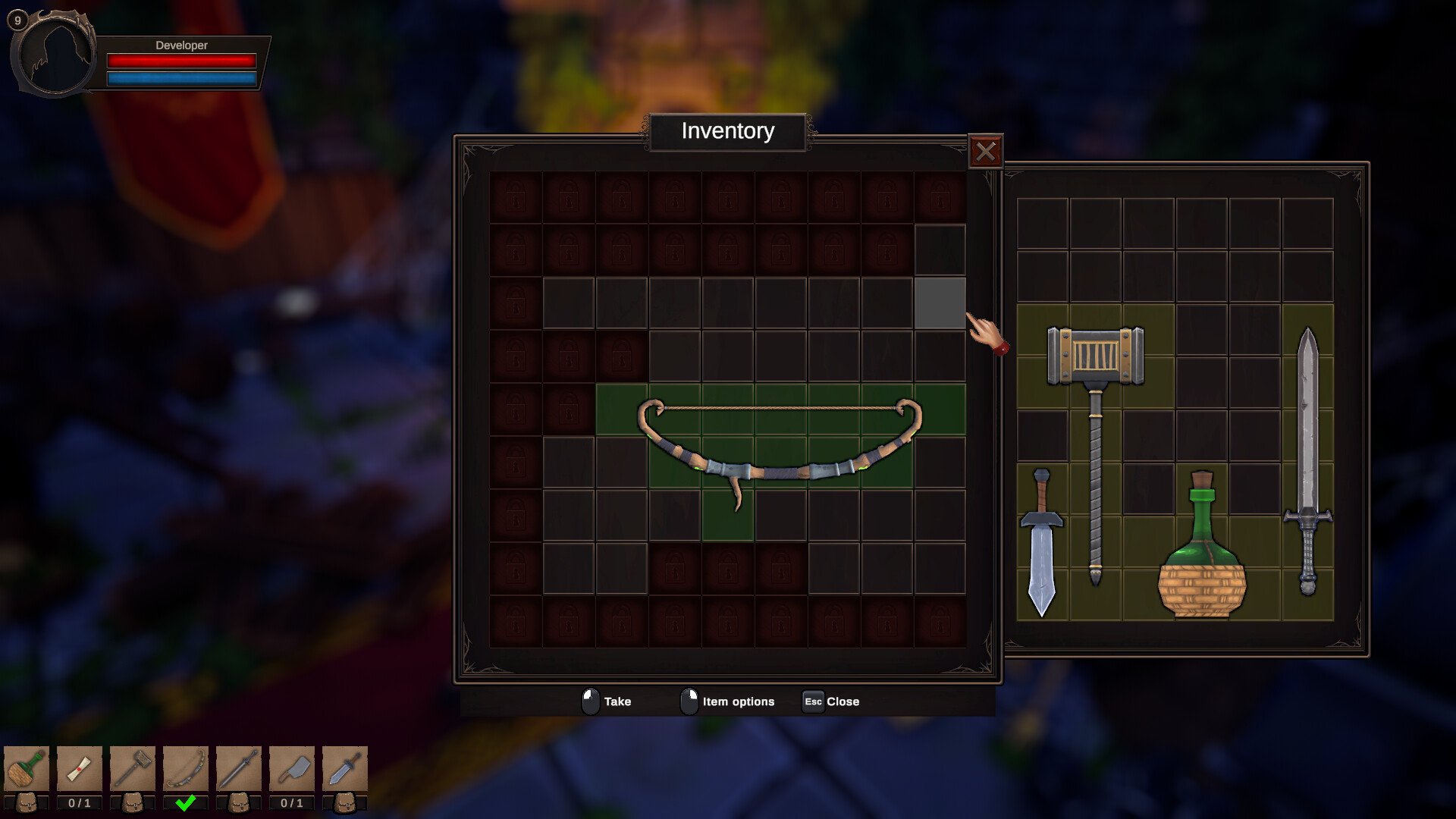Click a locked padlock inventory slot
This screenshot has width=1456, height=819.
(x=516, y=198)
